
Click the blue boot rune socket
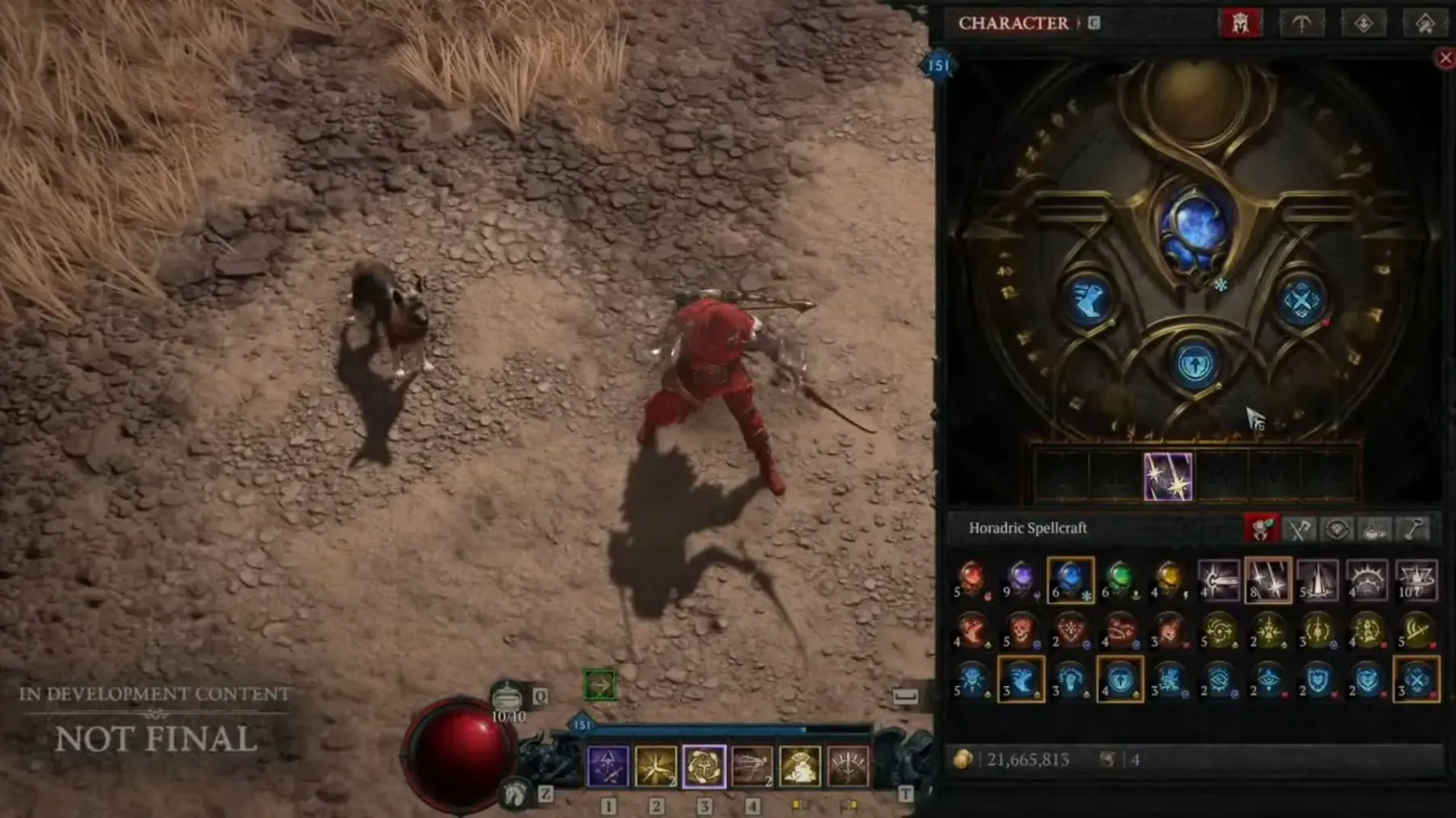pyautogui.click(x=1088, y=300)
